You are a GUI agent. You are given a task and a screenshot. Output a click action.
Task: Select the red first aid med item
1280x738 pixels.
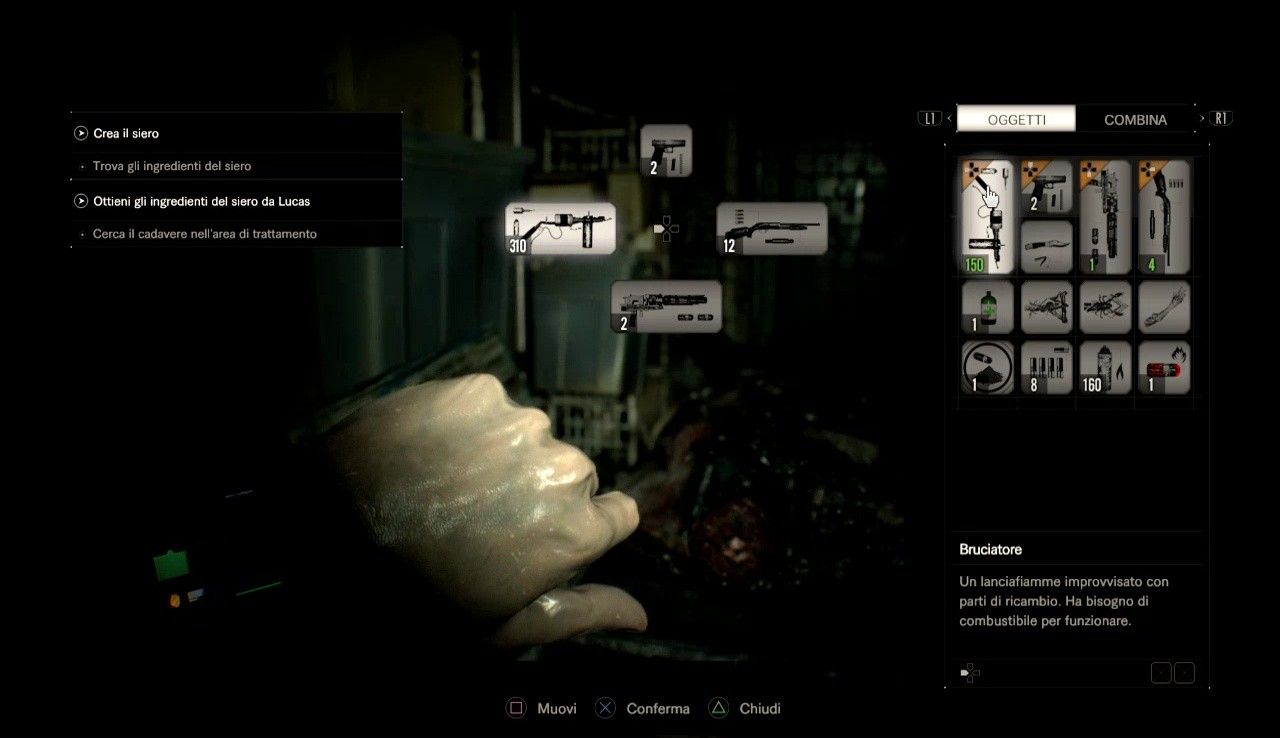pyautogui.click(x=1164, y=367)
